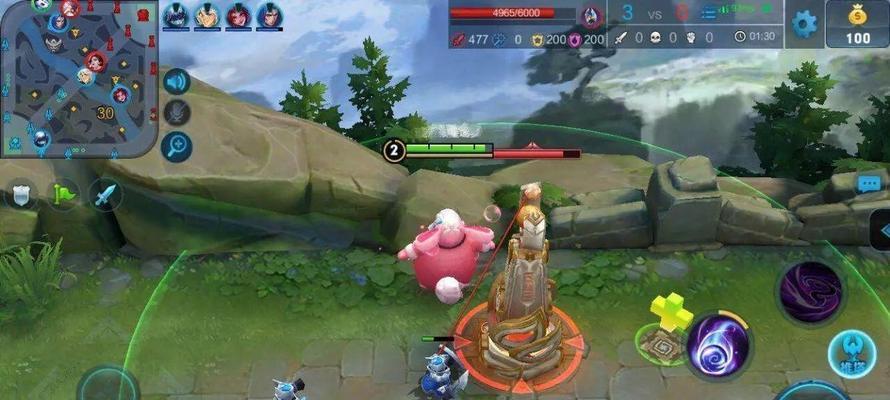890x400 pixels.
Task: Toggle the muted microphone button
Action: coord(177,113)
